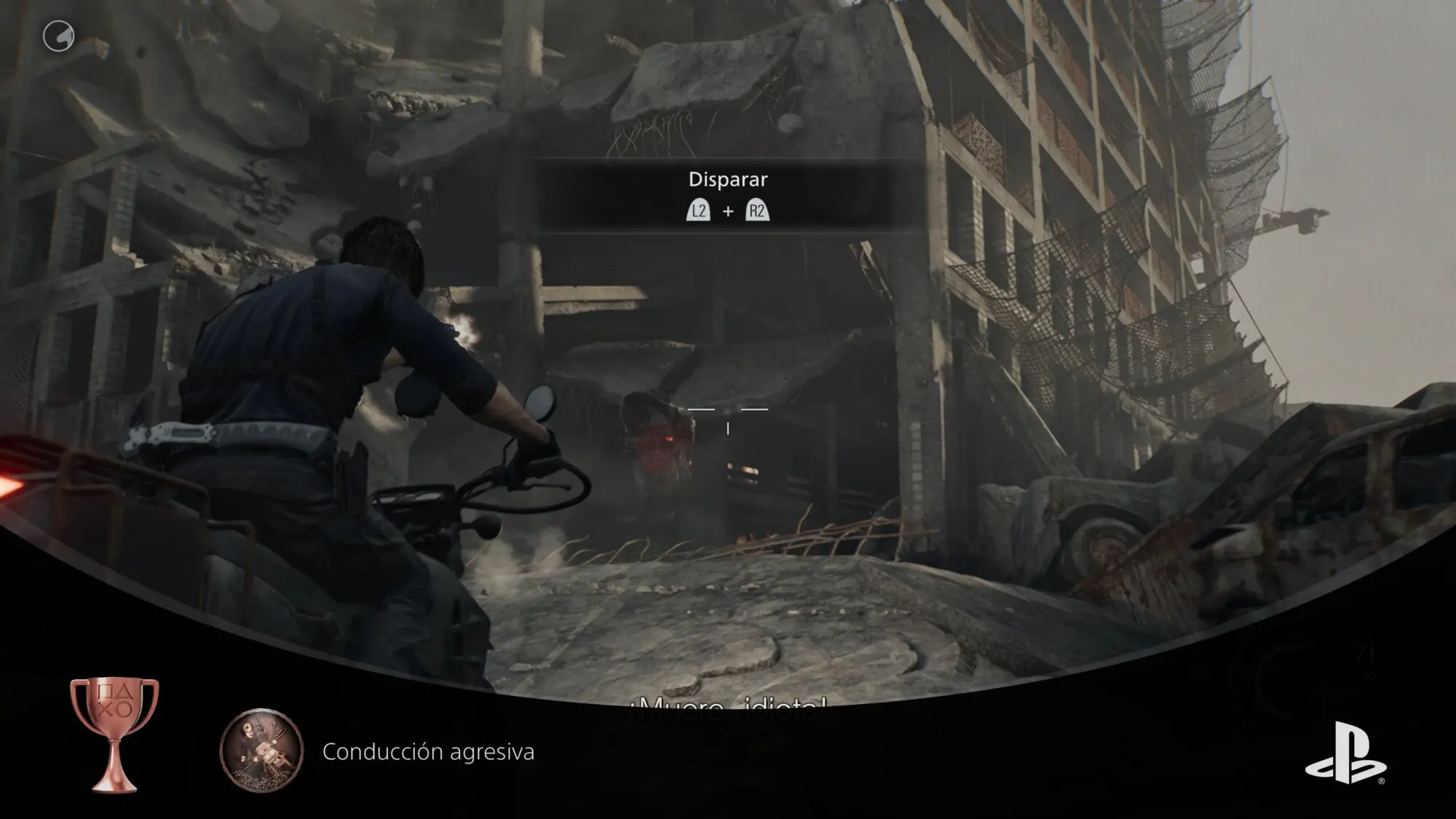The width and height of the screenshot is (1456, 819).
Task: Open the Conducción agresiva trophy notification
Action: click(428, 751)
